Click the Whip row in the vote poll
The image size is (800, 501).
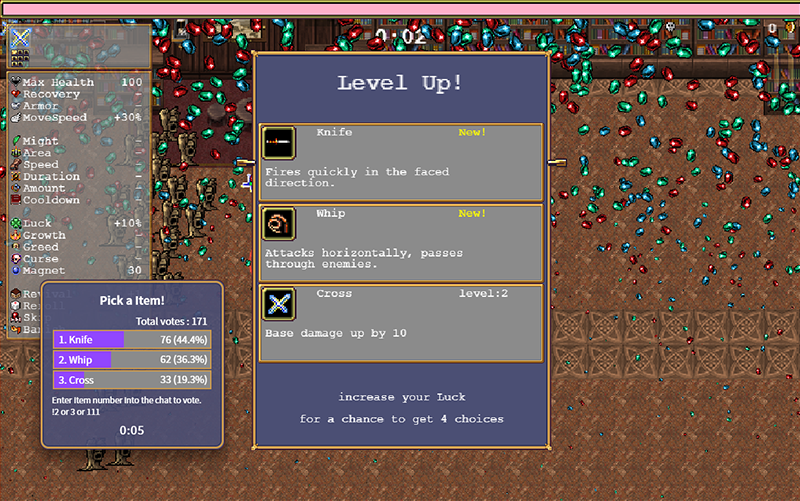(x=132, y=360)
